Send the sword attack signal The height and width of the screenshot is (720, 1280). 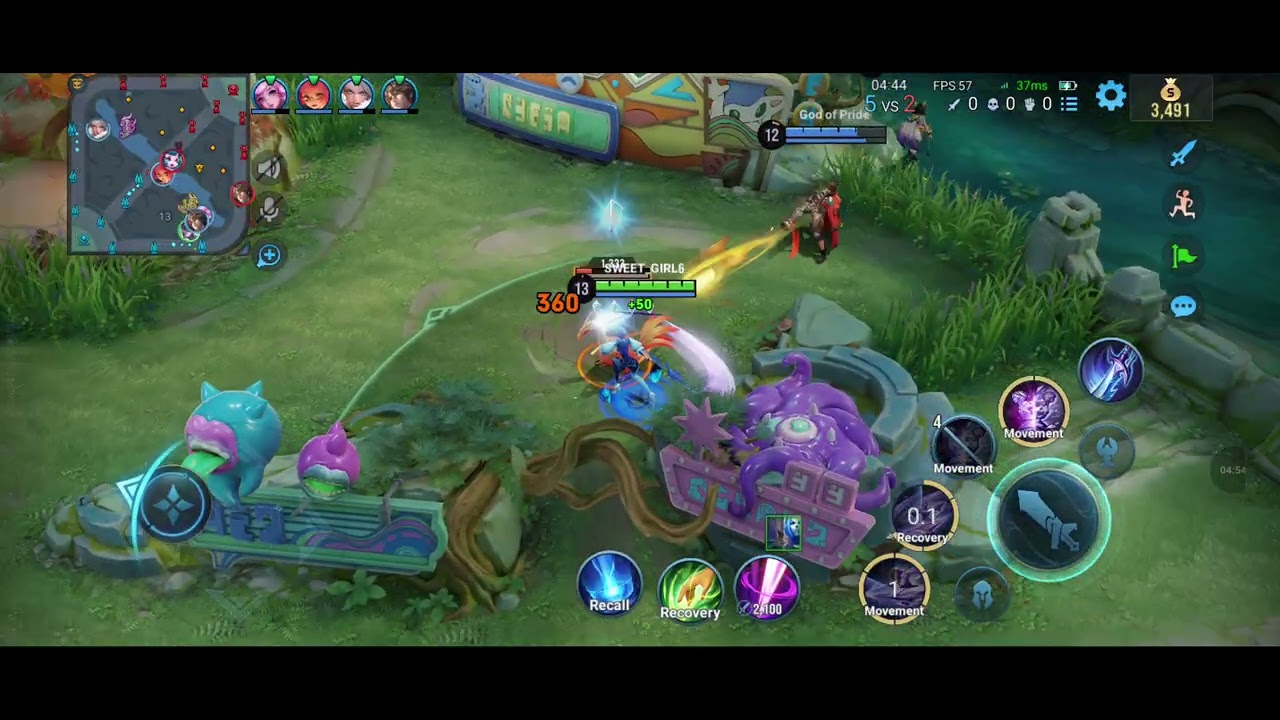point(1183,153)
